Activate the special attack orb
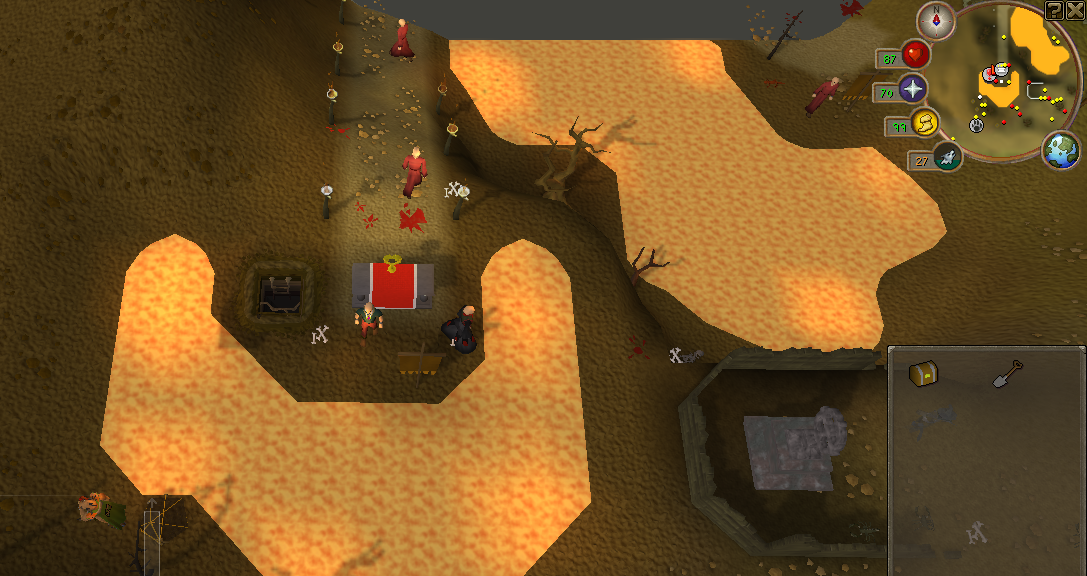The width and height of the screenshot is (1087, 576). pyautogui.click(x=947, y=155)
